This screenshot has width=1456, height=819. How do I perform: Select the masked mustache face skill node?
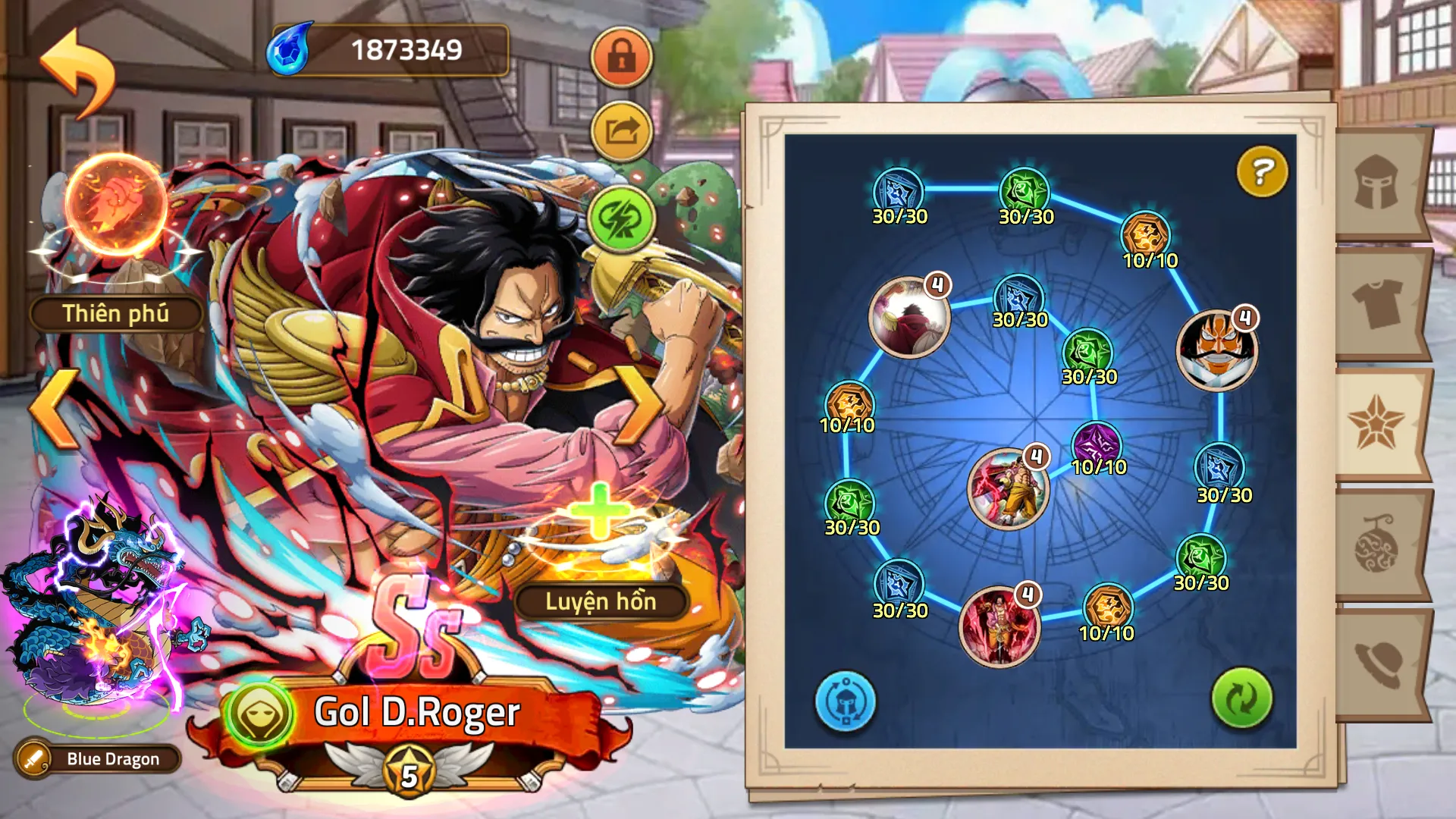click(x=1216, y=350)
